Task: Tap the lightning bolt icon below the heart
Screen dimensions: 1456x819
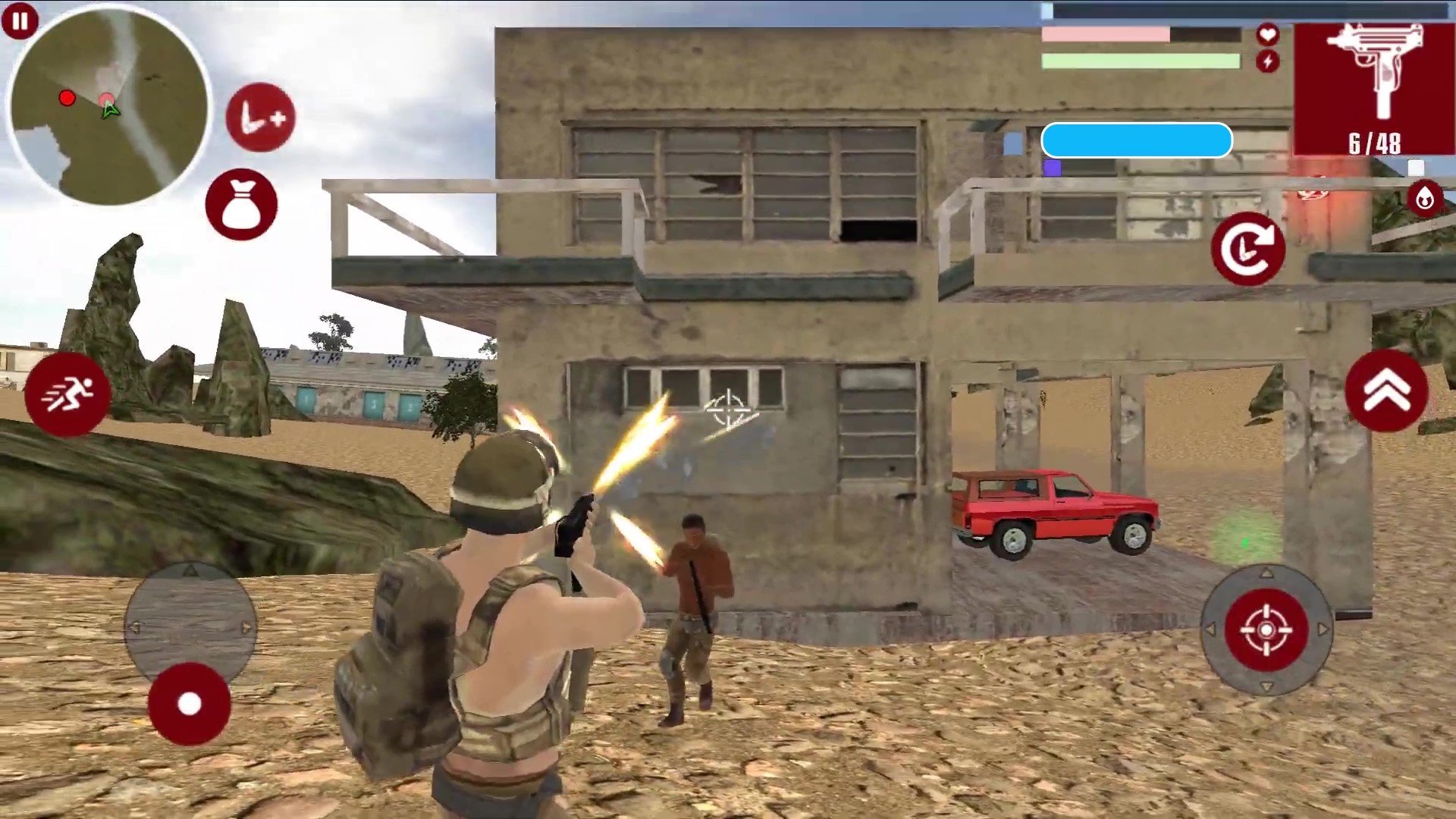Action: tap(1266, 61)
